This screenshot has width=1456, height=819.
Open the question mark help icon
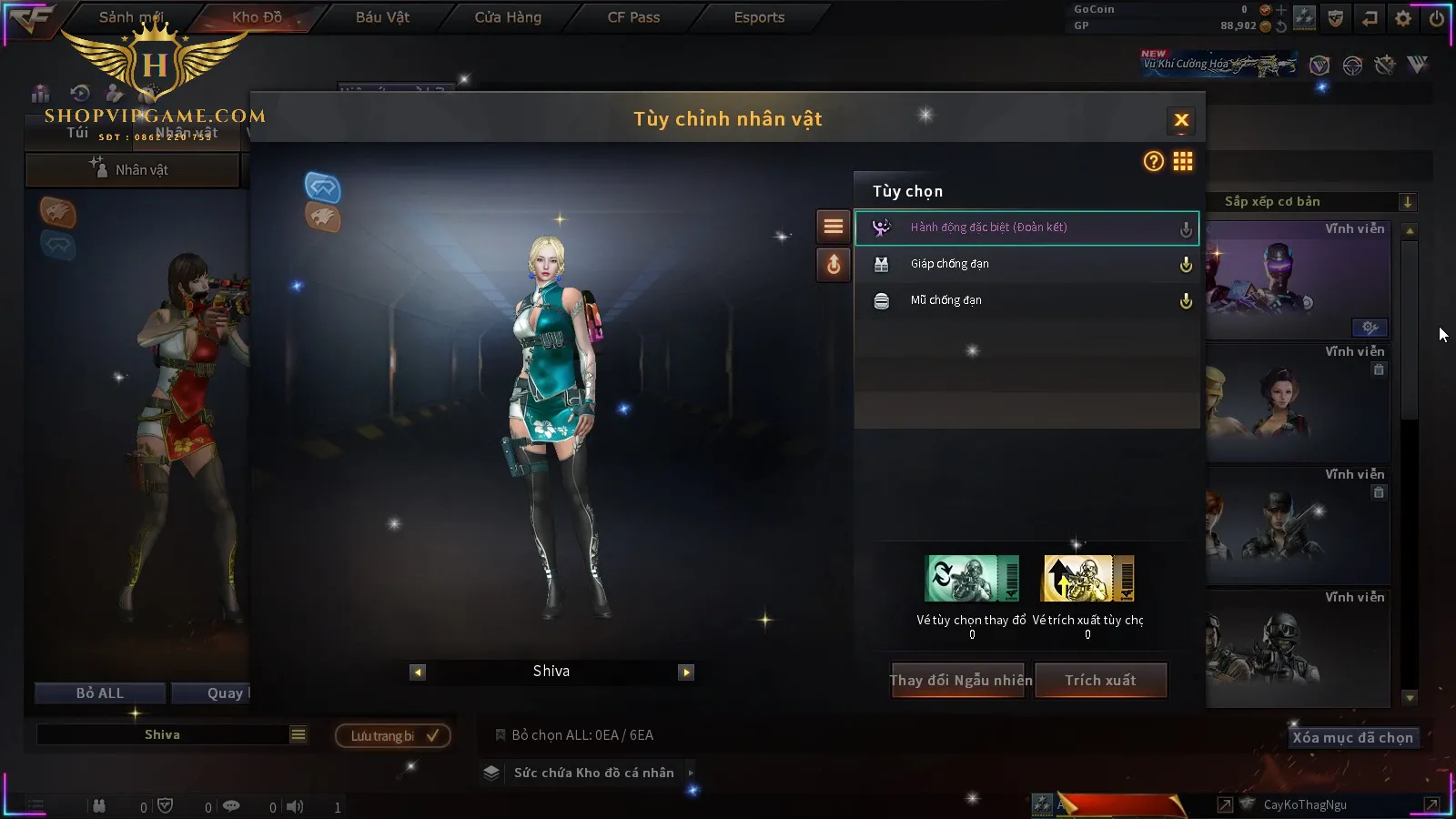click(1153, 162)
